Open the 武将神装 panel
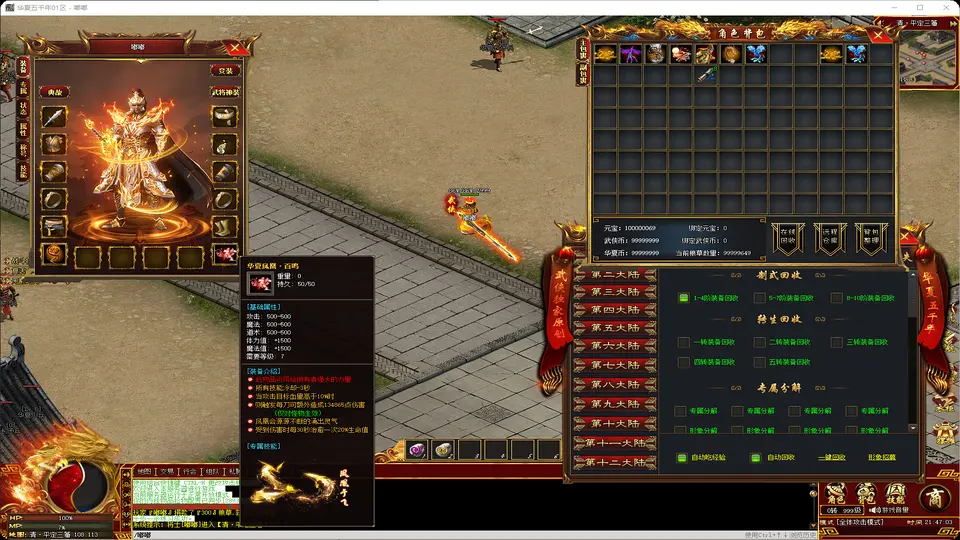 coord(225,92)
